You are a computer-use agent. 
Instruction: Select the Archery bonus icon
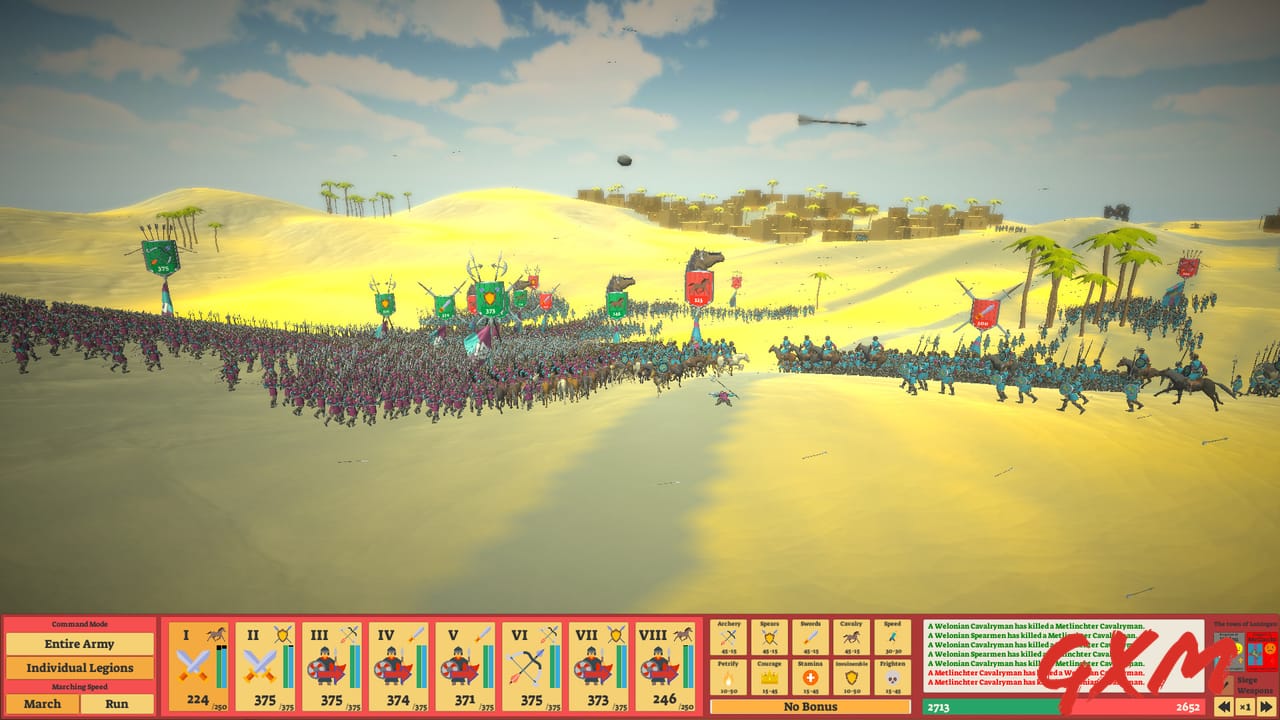[x=728, y=637]
